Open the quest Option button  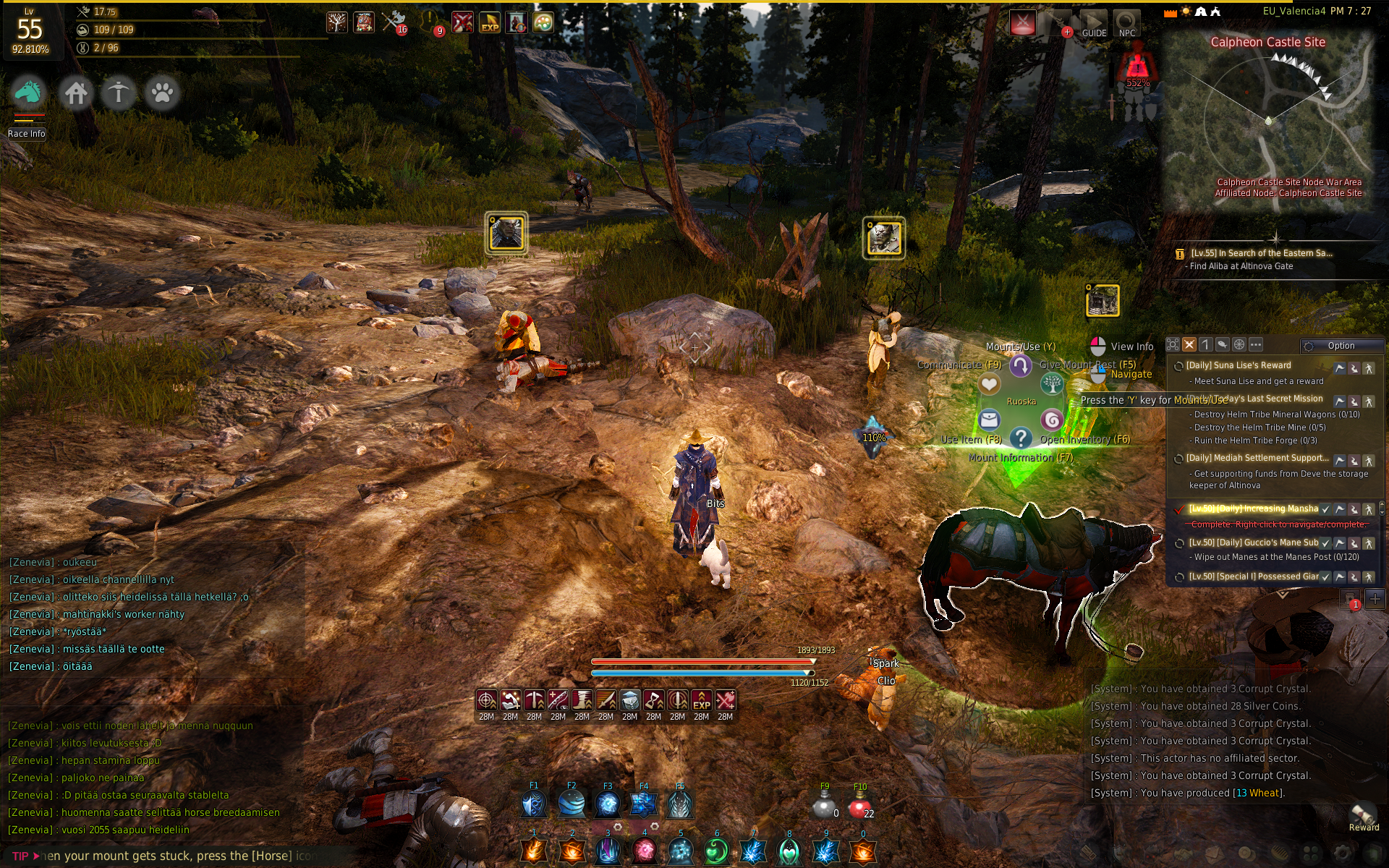[1340, 346]
